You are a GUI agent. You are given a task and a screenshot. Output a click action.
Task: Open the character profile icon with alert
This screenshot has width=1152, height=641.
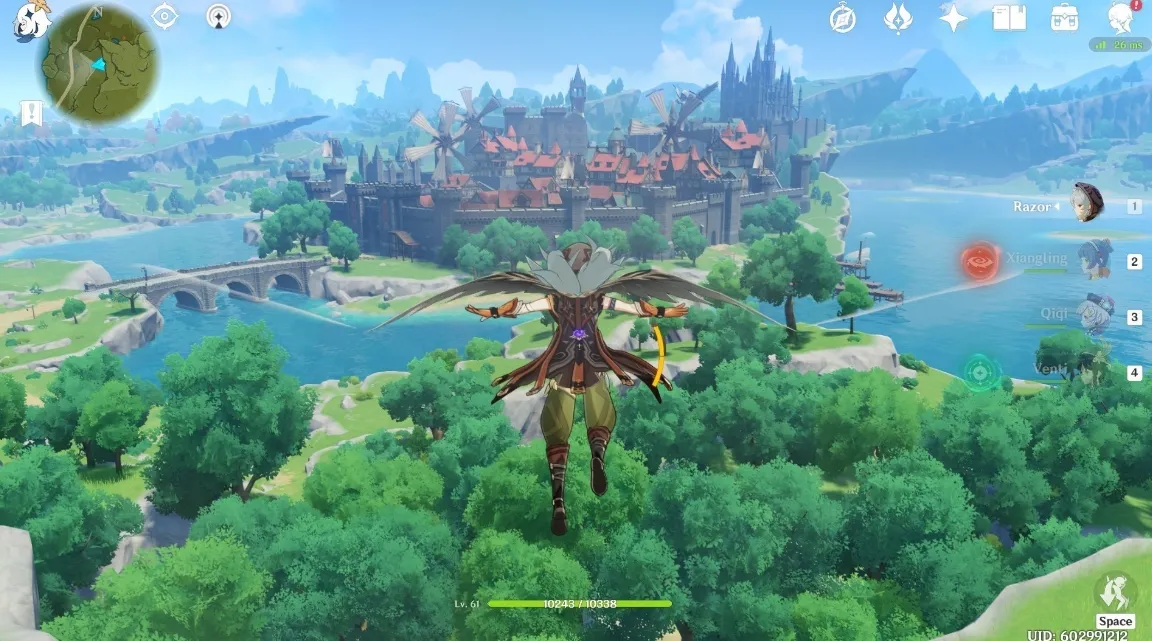coord(1120,17)
